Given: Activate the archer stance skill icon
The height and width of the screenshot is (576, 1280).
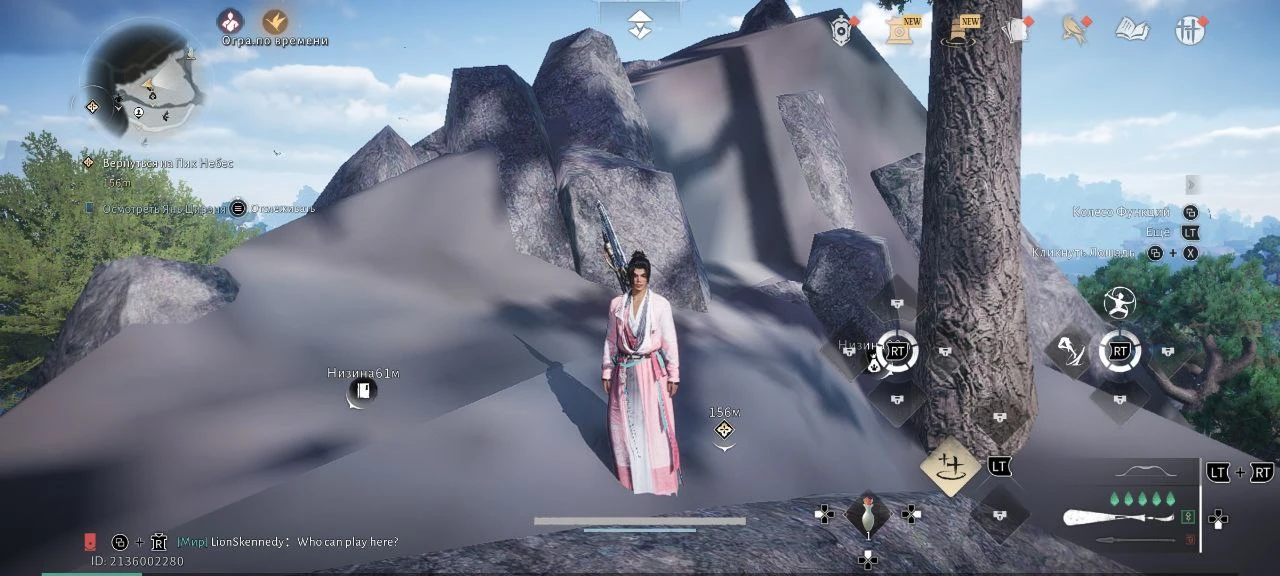Looking at the screenshot, I should click(1119, 301).
